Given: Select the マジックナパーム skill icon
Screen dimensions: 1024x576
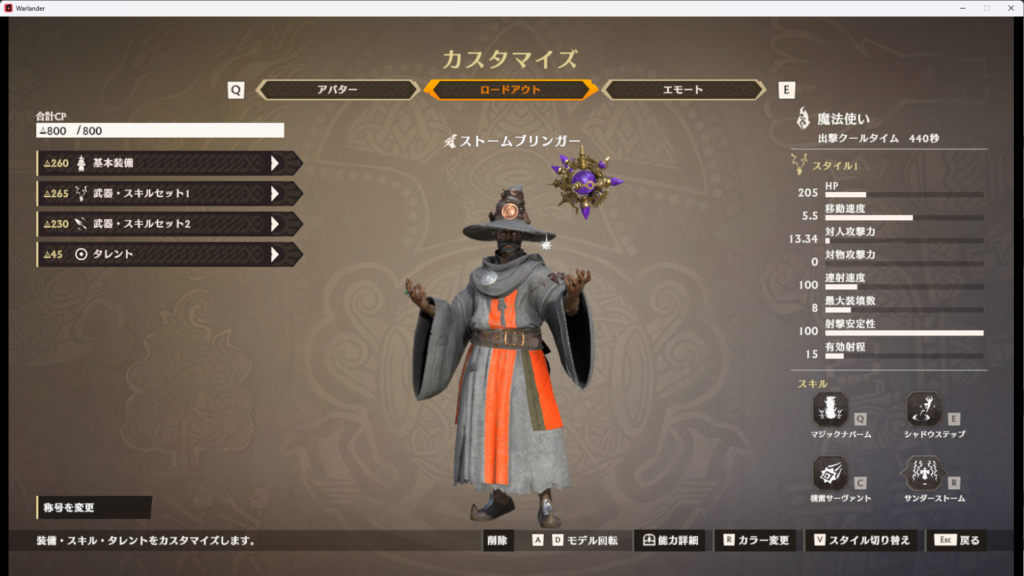Looking at the screenshot, I should [831, 409].
